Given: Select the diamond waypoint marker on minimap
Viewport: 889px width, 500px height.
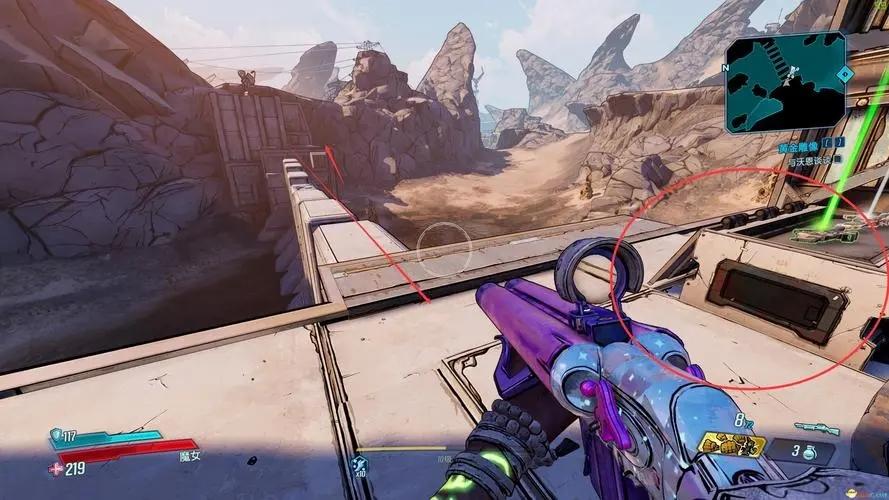Looking at the screenshot, I should (x=844, y=74).
